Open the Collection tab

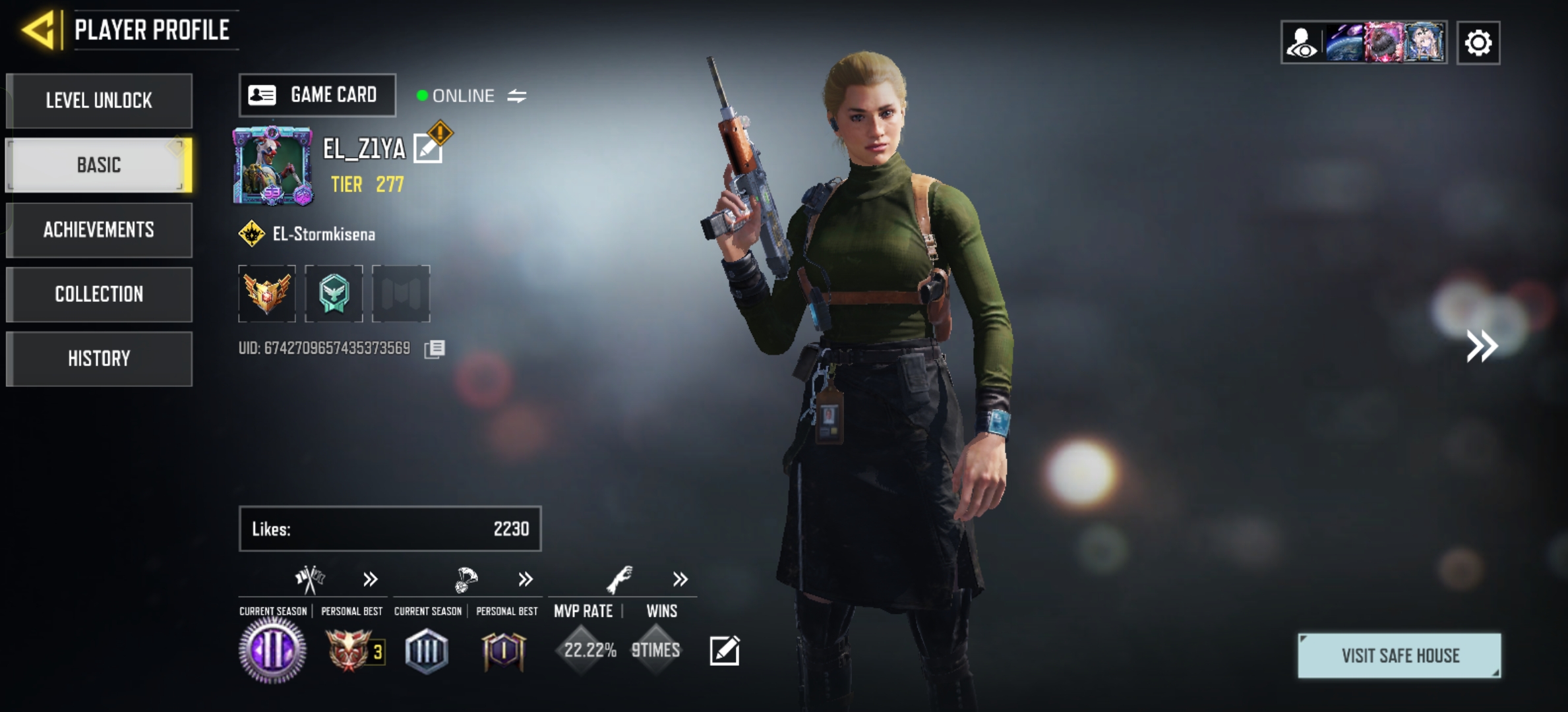click(x=99, y=294)
